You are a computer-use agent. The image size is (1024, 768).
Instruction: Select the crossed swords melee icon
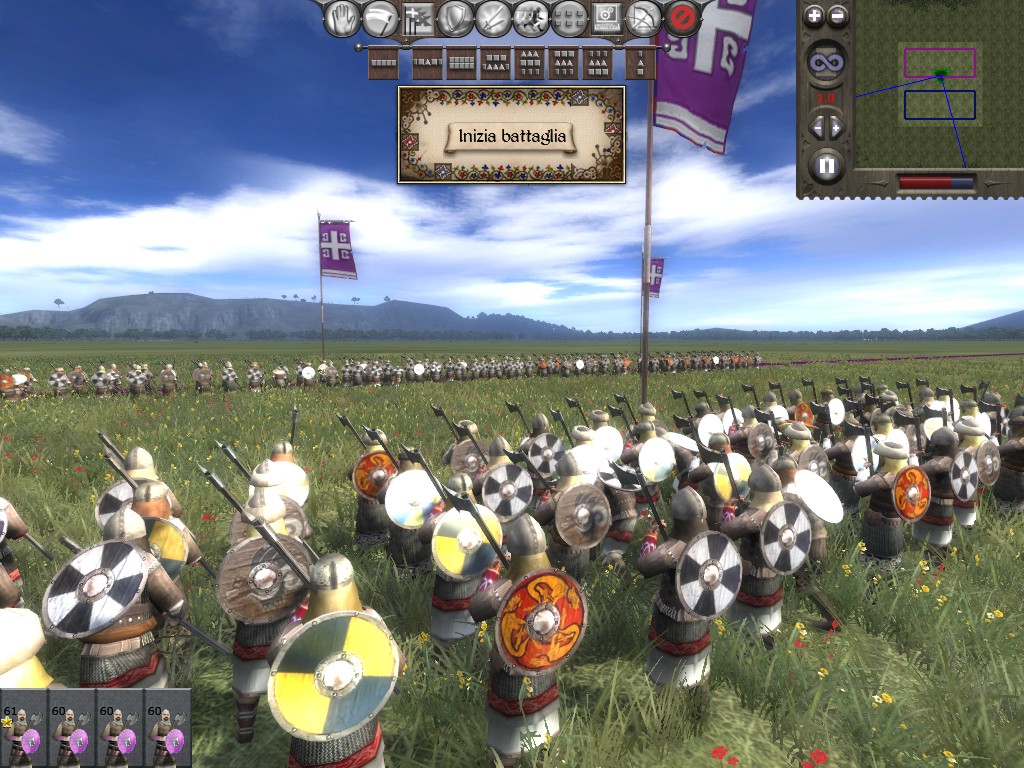coord(494,18)
